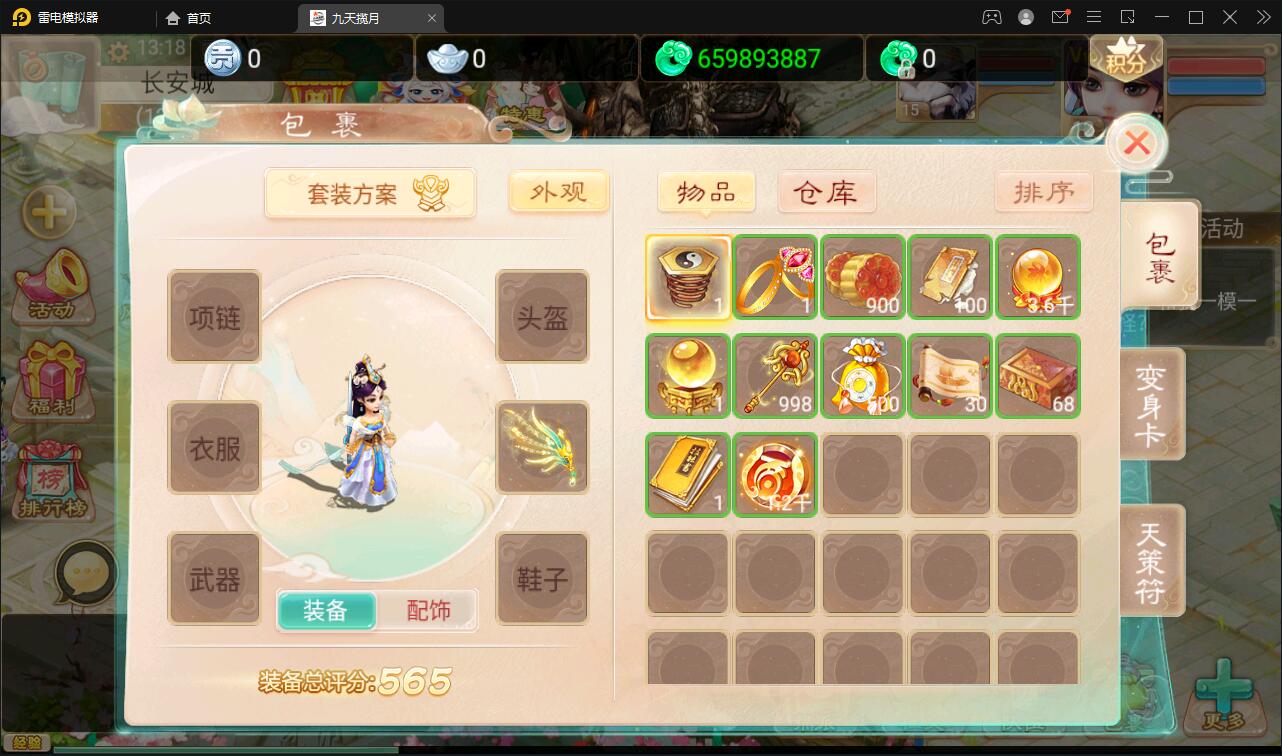1282x756 pixels.
Task: Open the 排序 sorting options
Action: (x=1044, y=191)
